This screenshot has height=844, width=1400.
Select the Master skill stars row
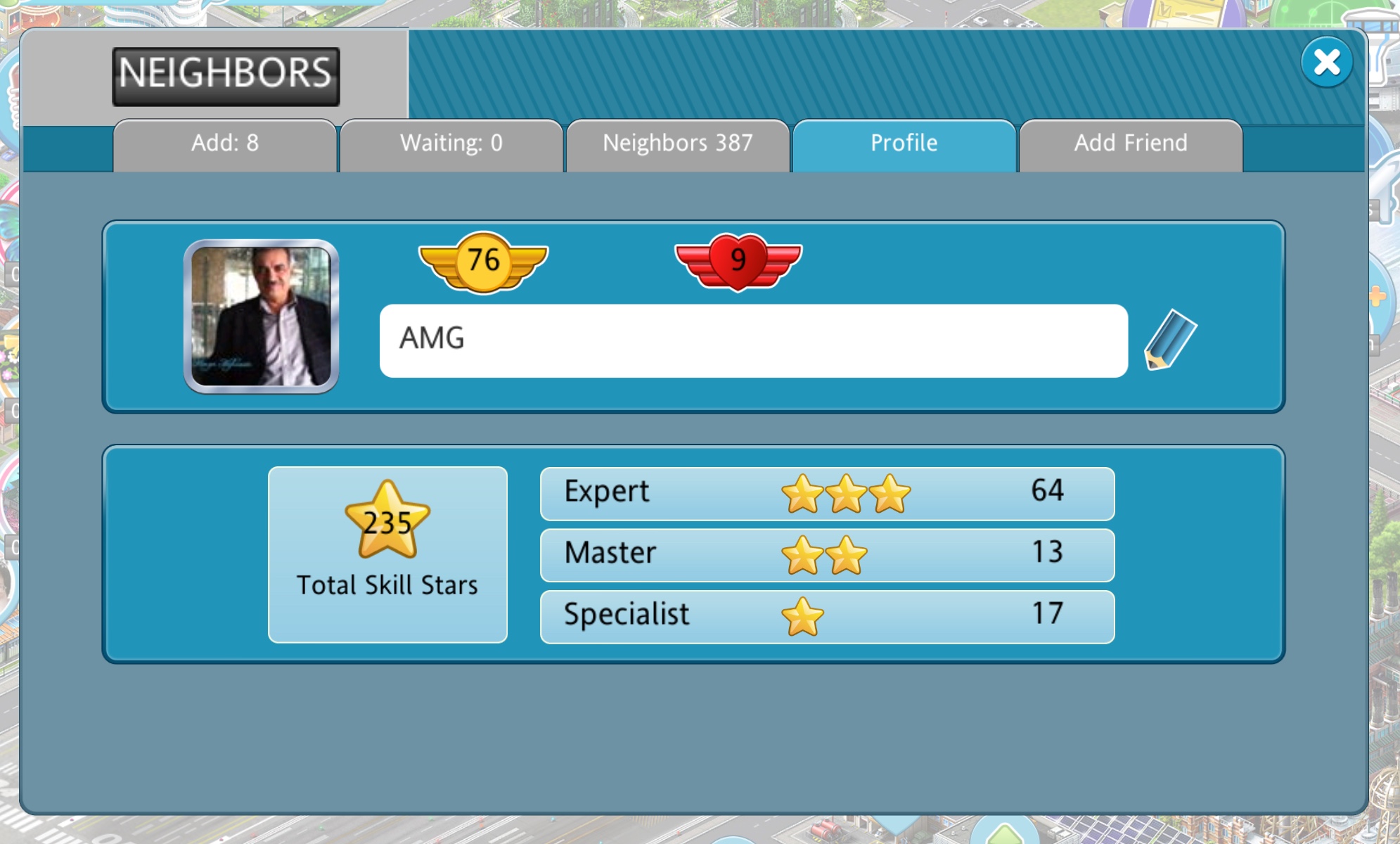827,555
